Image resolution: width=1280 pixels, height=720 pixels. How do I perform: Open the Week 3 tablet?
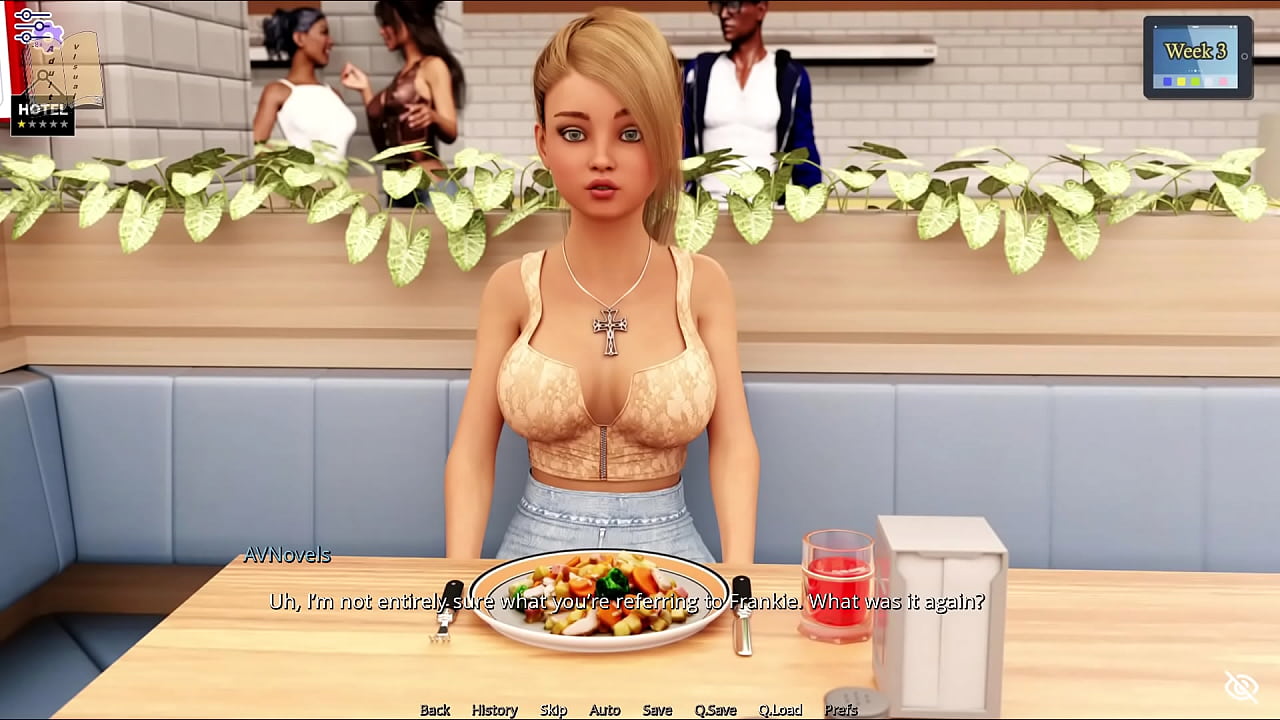tap(1198, 57)
